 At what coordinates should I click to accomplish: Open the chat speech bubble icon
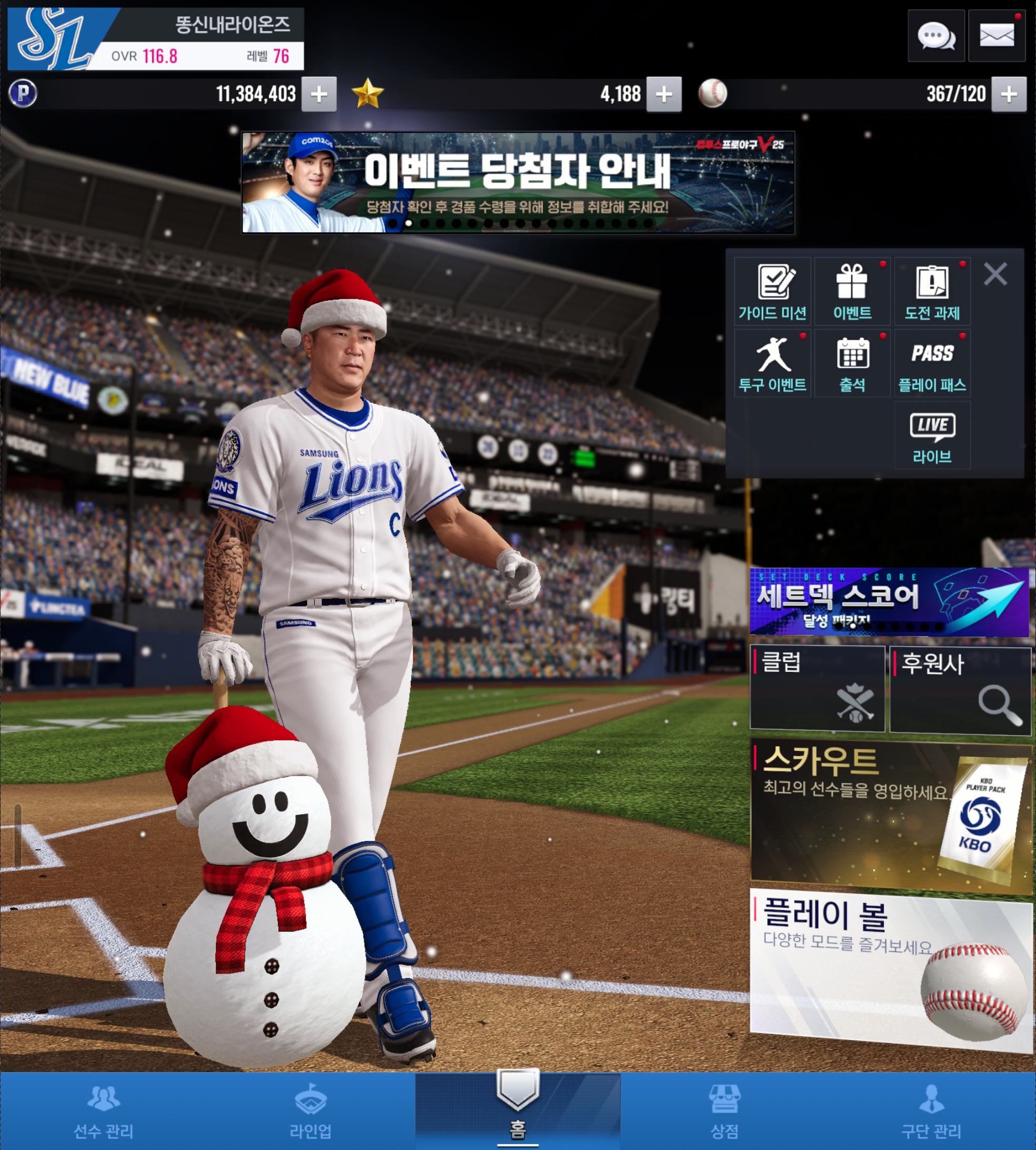tap(936, 36)
